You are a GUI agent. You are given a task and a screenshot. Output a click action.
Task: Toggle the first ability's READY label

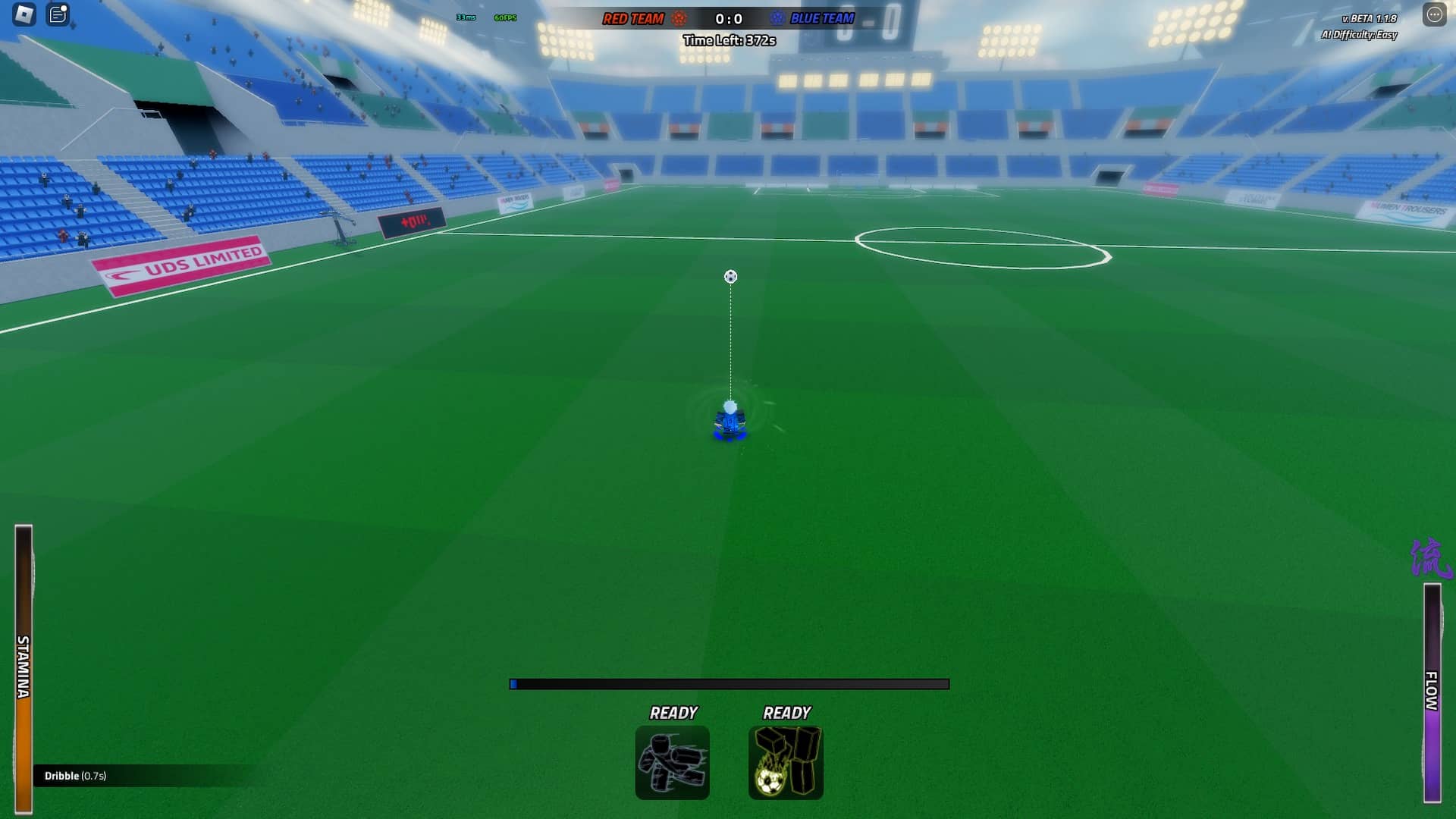tap(673, 713)
